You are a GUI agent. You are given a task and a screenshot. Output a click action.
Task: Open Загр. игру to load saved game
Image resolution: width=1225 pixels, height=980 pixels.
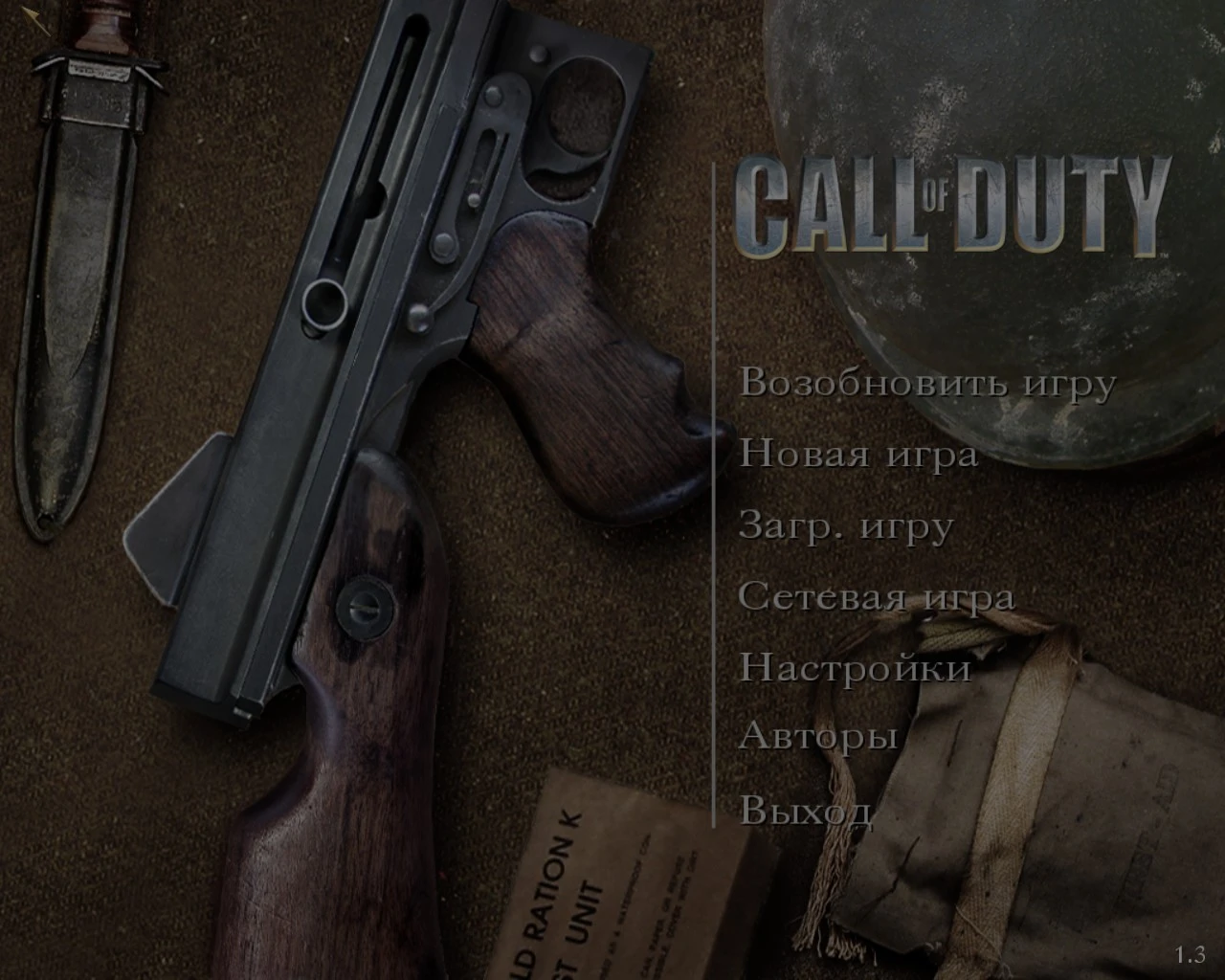pos(846,524)
